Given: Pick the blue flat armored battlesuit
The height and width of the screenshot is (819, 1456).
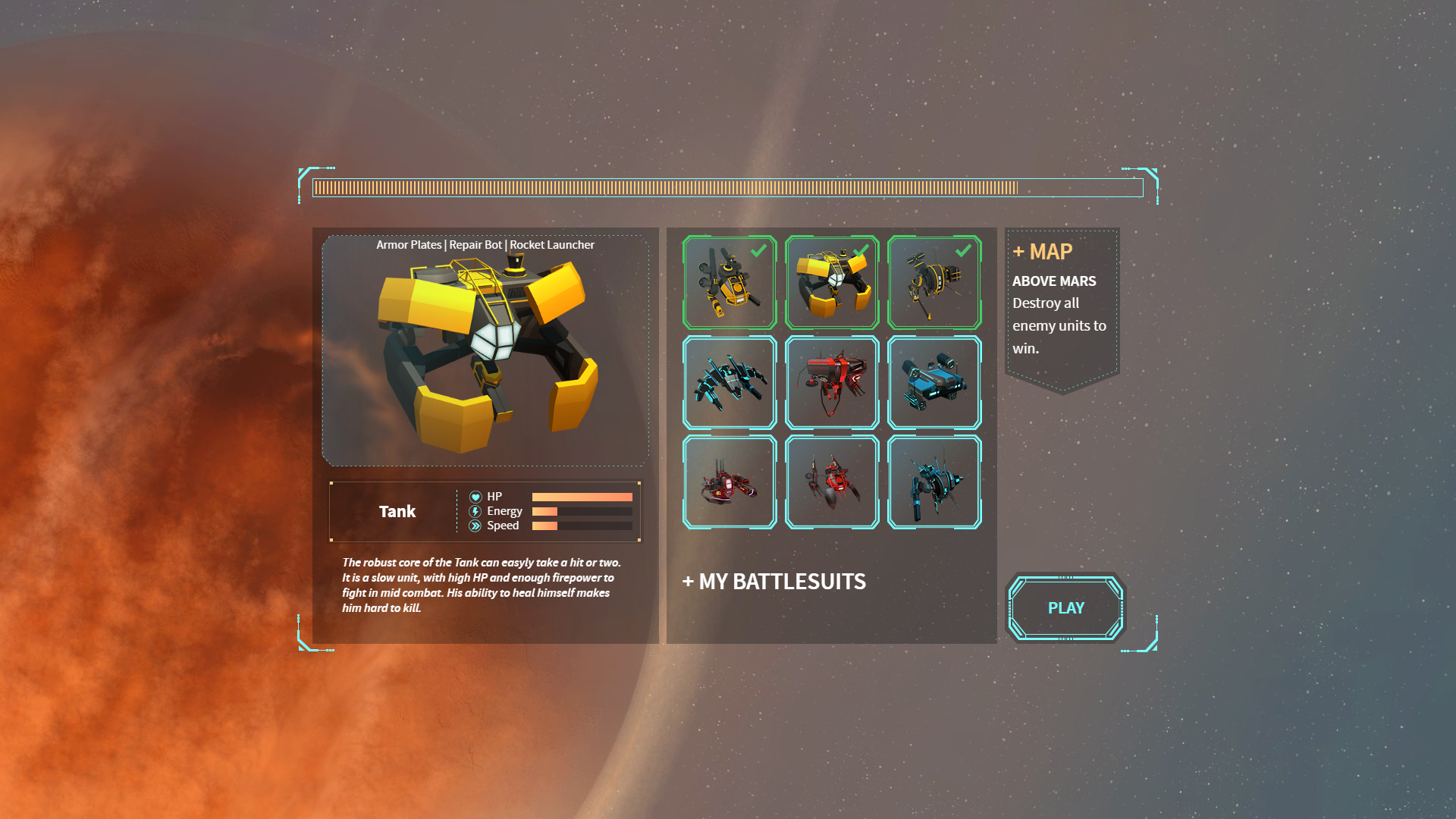Looking at the screenshot, I should point(934,382).
